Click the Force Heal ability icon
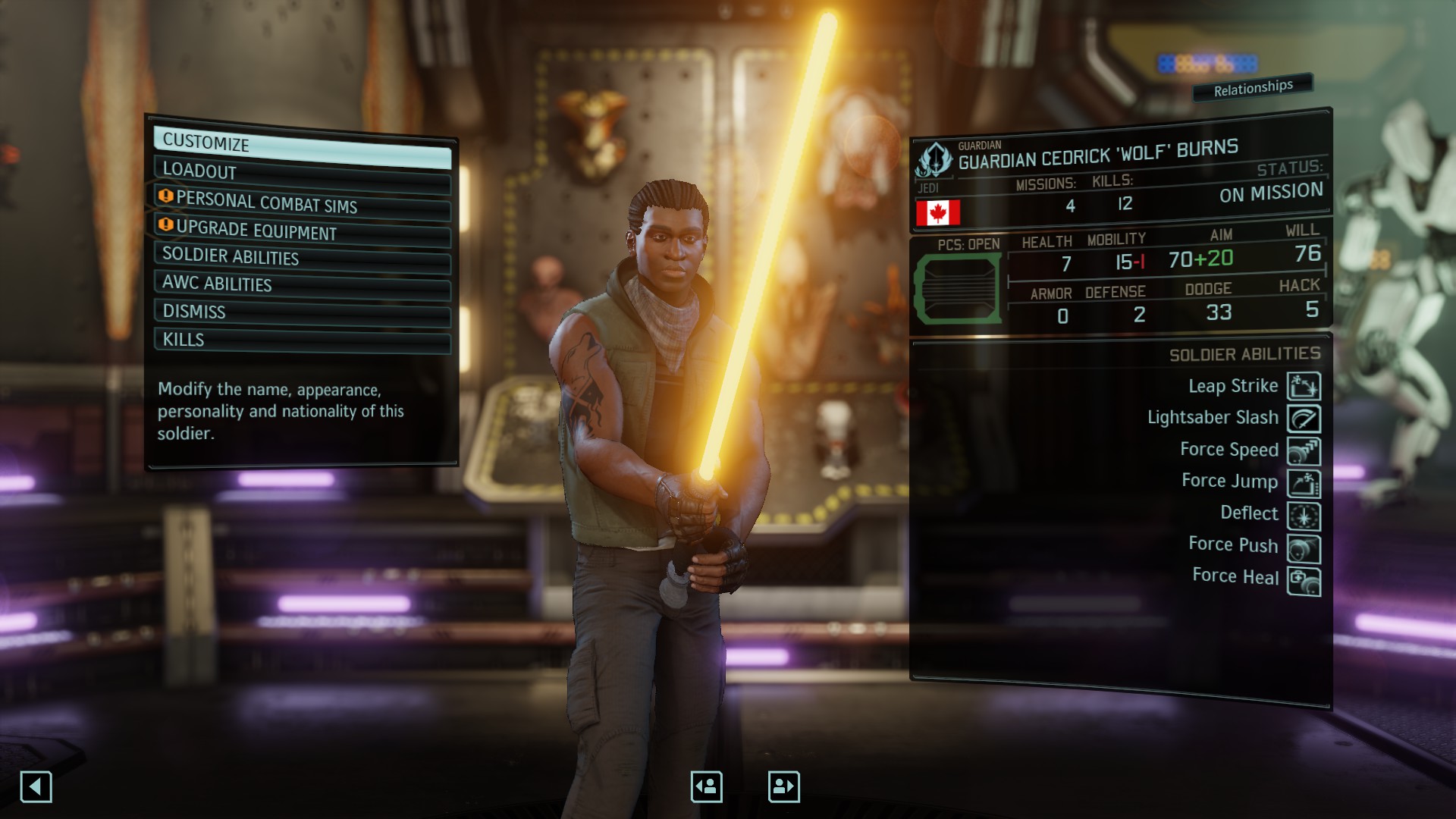The width and height of the screenshot is (1456, 819). point(1304,582)
